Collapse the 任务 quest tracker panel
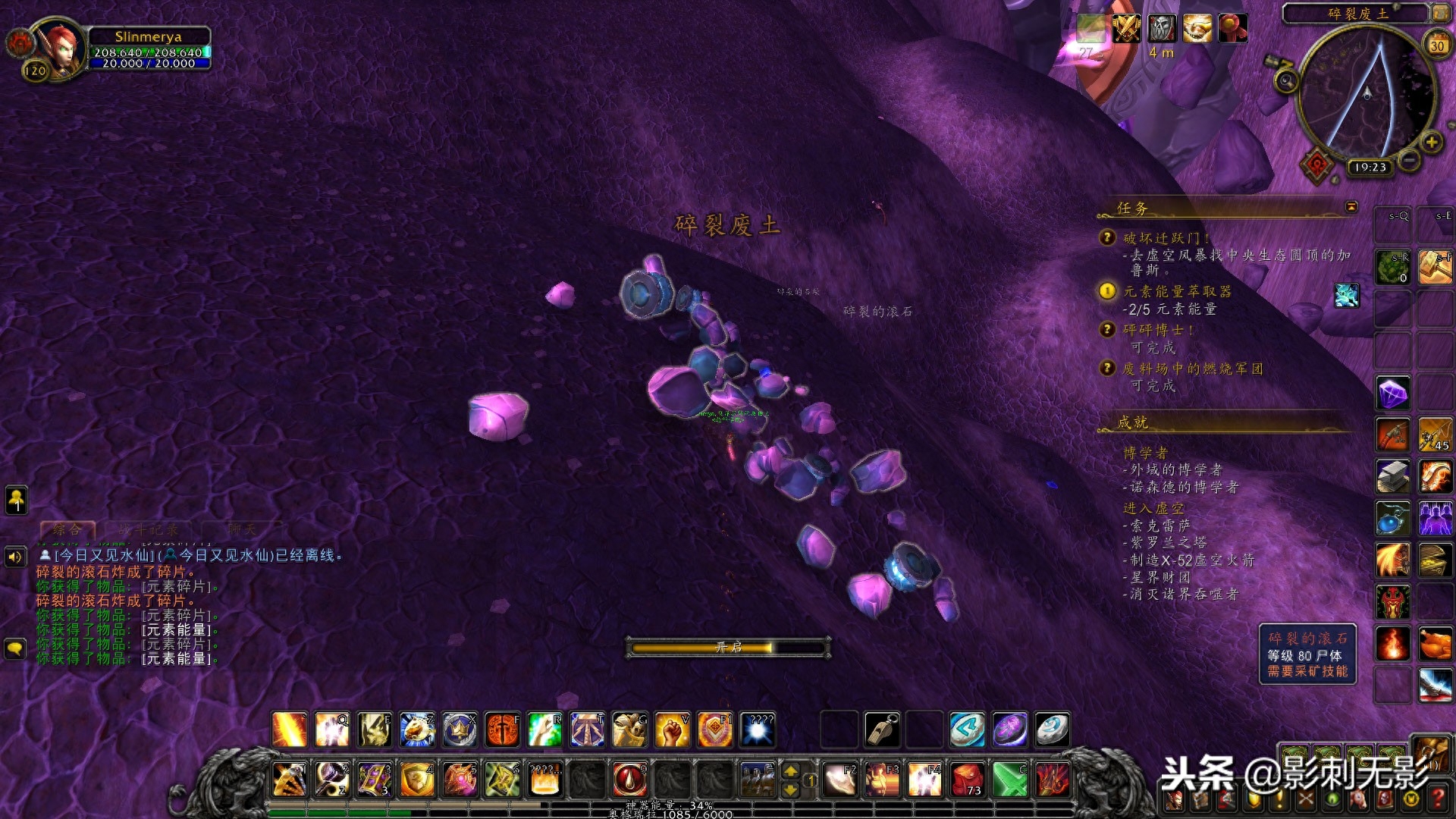Viewport: 1456px width, 819px height. [1351, 207]
